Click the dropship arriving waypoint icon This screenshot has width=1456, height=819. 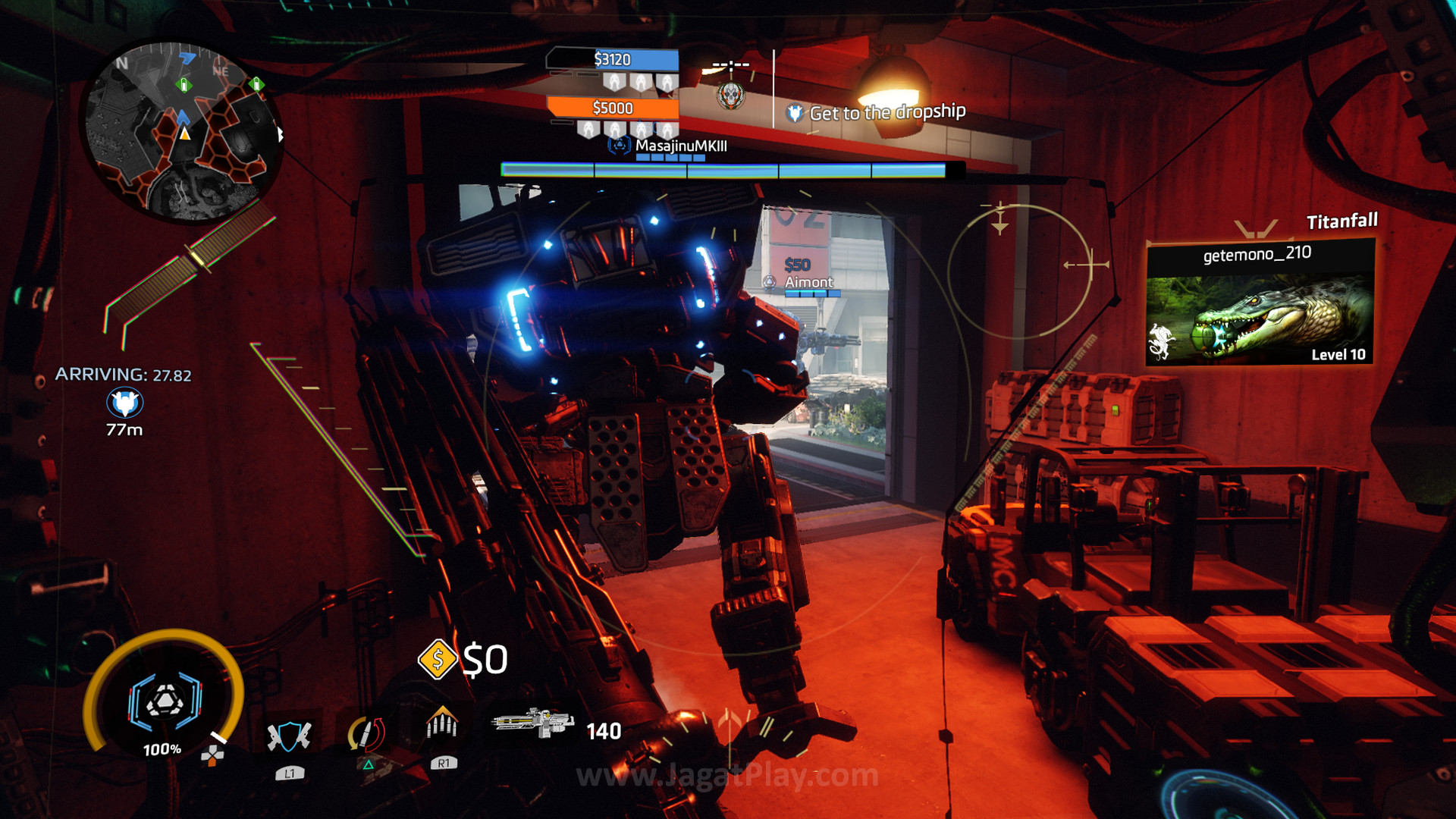tap(125, 403)
